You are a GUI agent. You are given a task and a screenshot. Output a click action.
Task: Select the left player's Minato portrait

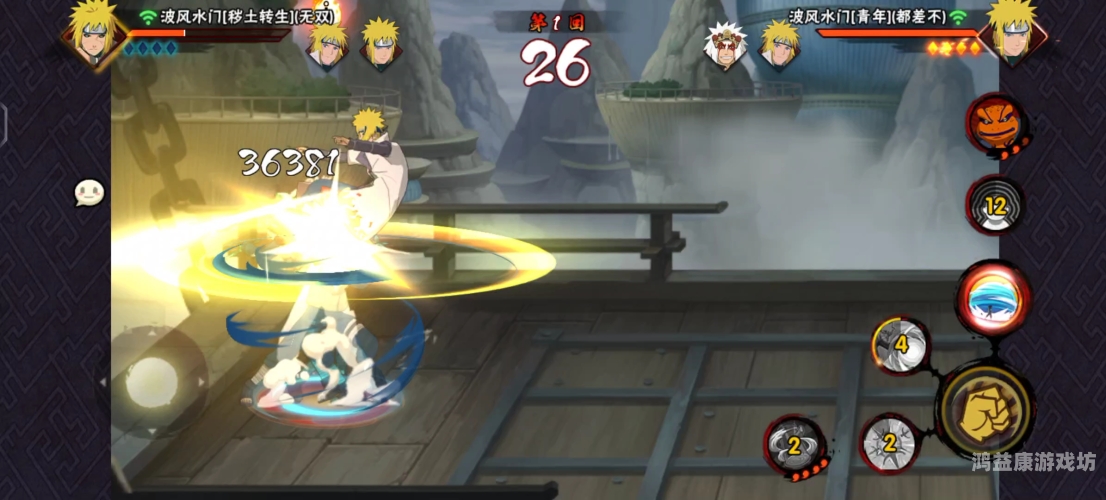click(93, 32)
